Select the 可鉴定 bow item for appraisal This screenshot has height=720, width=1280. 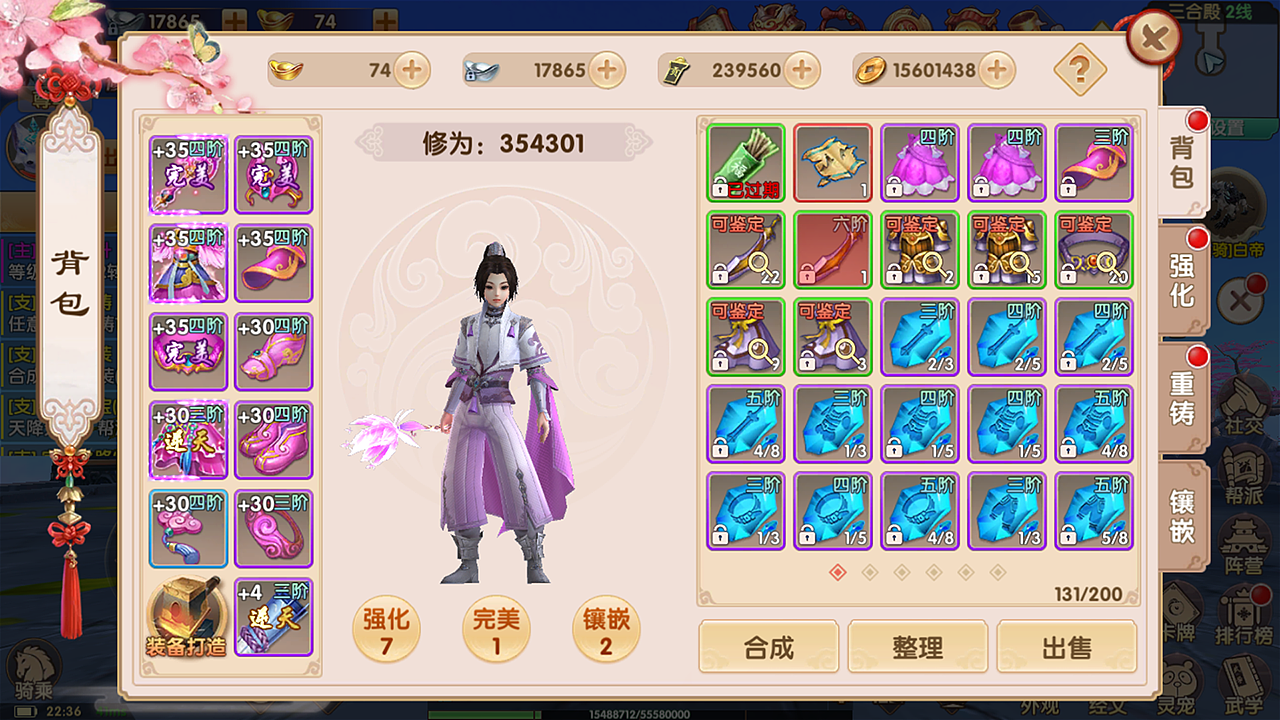tap(745, 250)
